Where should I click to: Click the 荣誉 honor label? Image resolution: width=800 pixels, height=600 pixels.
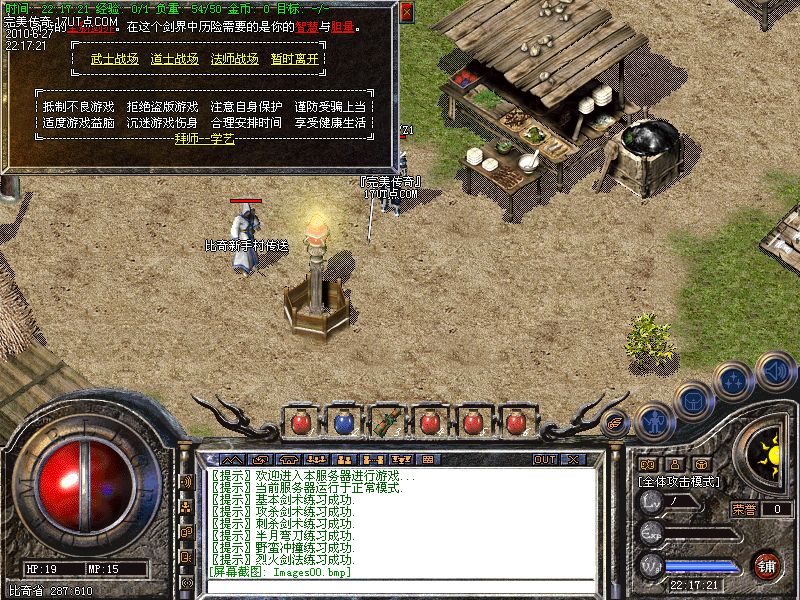[744, 509]
